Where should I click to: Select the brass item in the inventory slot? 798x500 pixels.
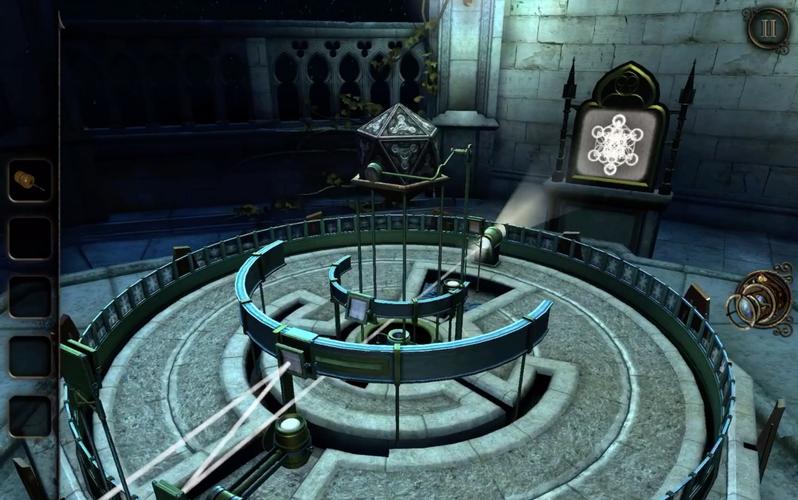click(x=28, y=181)
